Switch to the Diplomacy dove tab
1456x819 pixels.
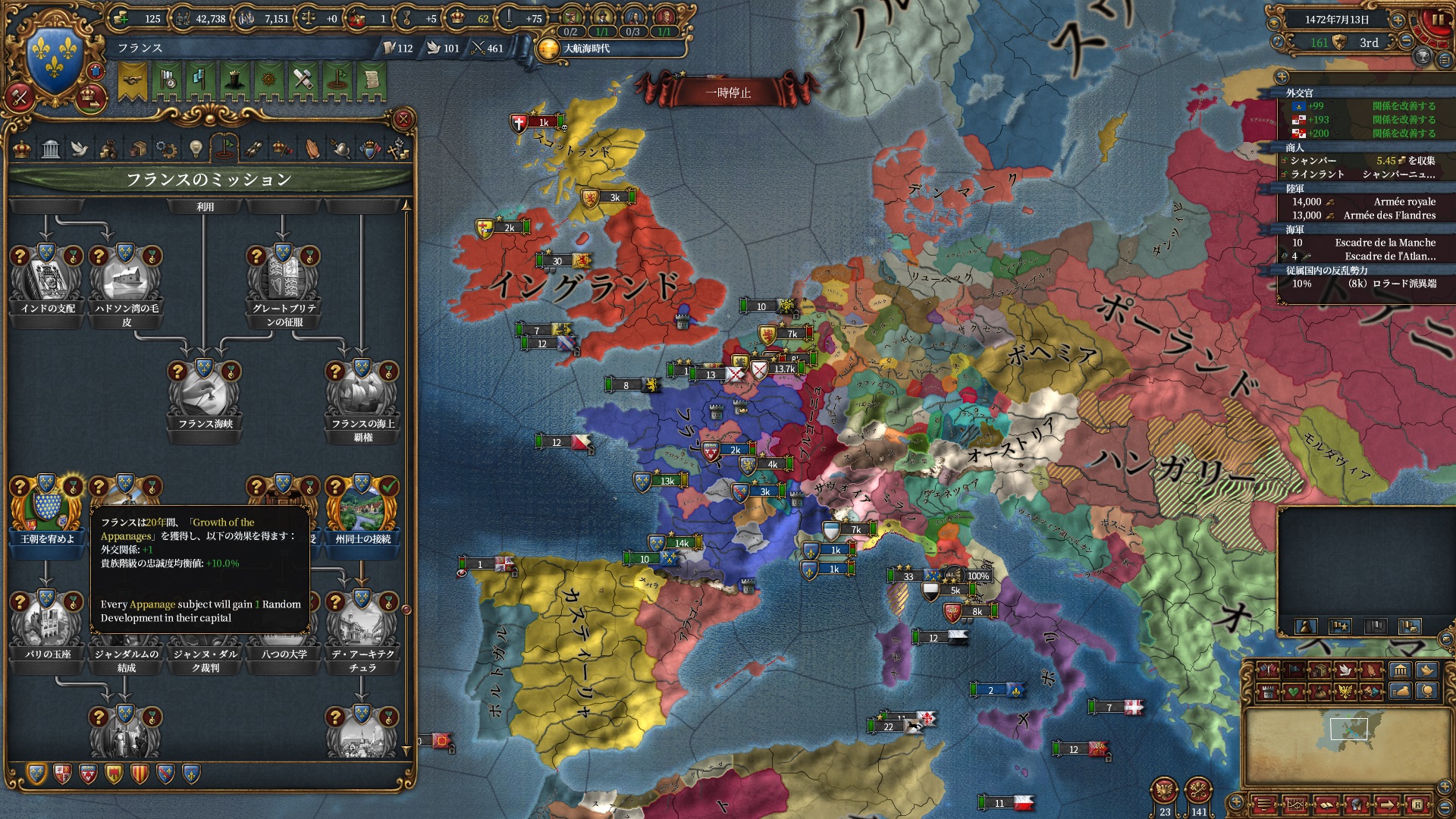pos(80,149)
